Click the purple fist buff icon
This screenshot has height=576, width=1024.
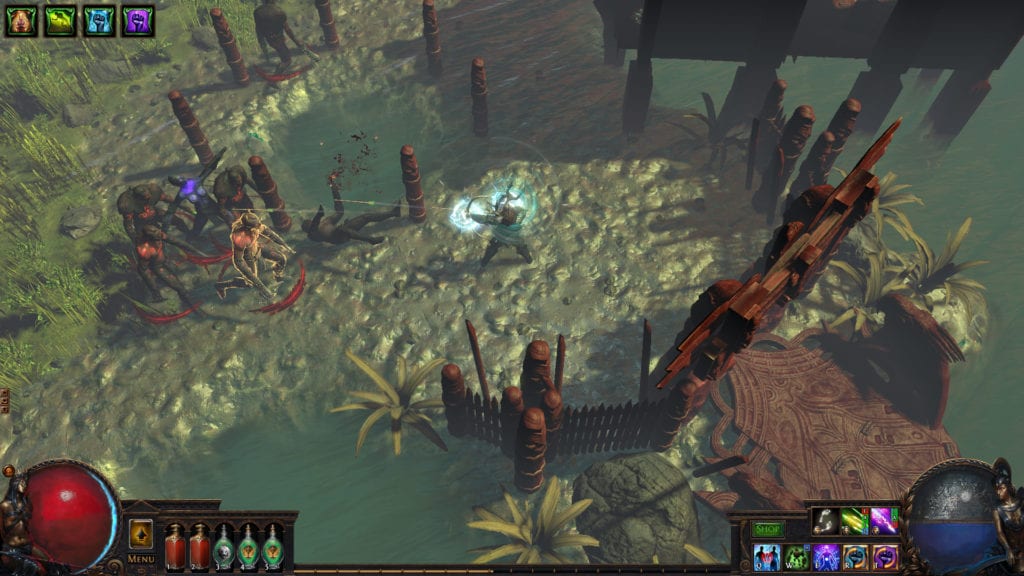(138, 20)
